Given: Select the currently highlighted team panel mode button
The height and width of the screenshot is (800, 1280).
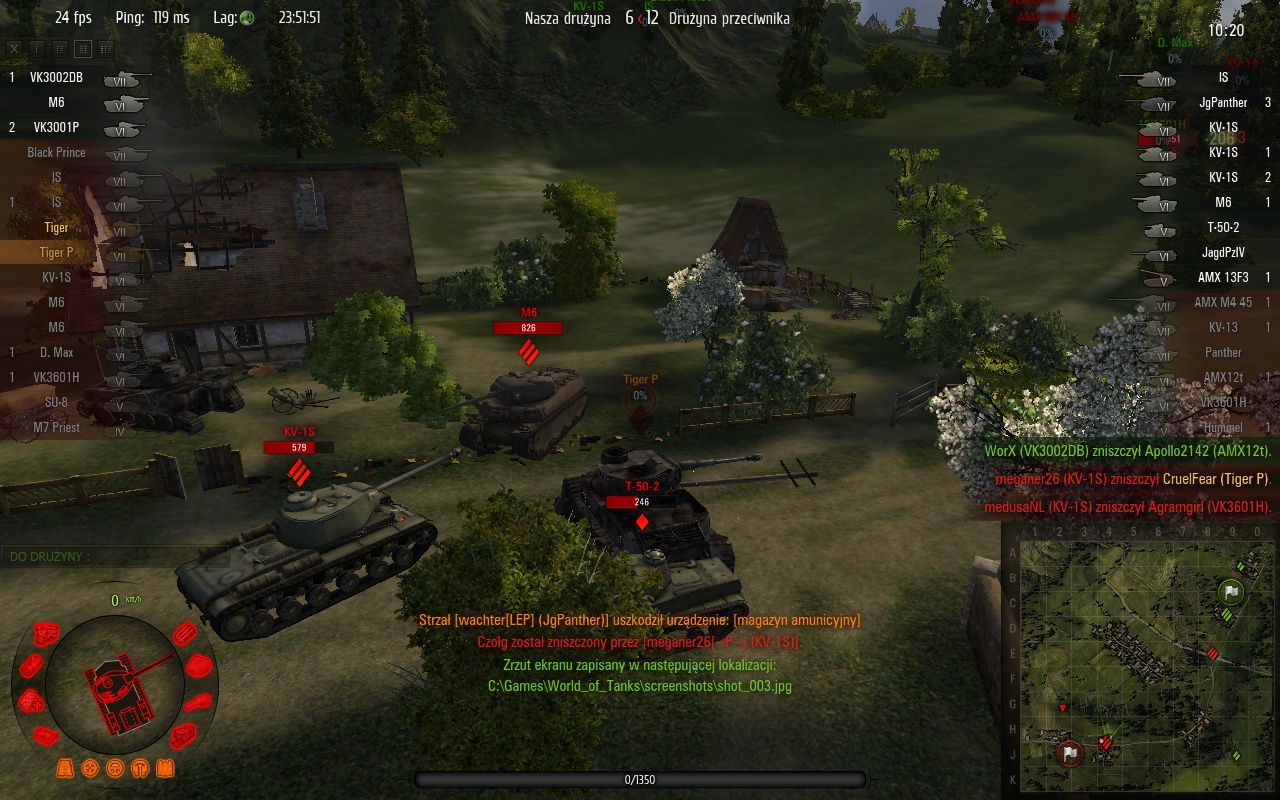Looking at the screenshot, I should [x=83, y=48].
